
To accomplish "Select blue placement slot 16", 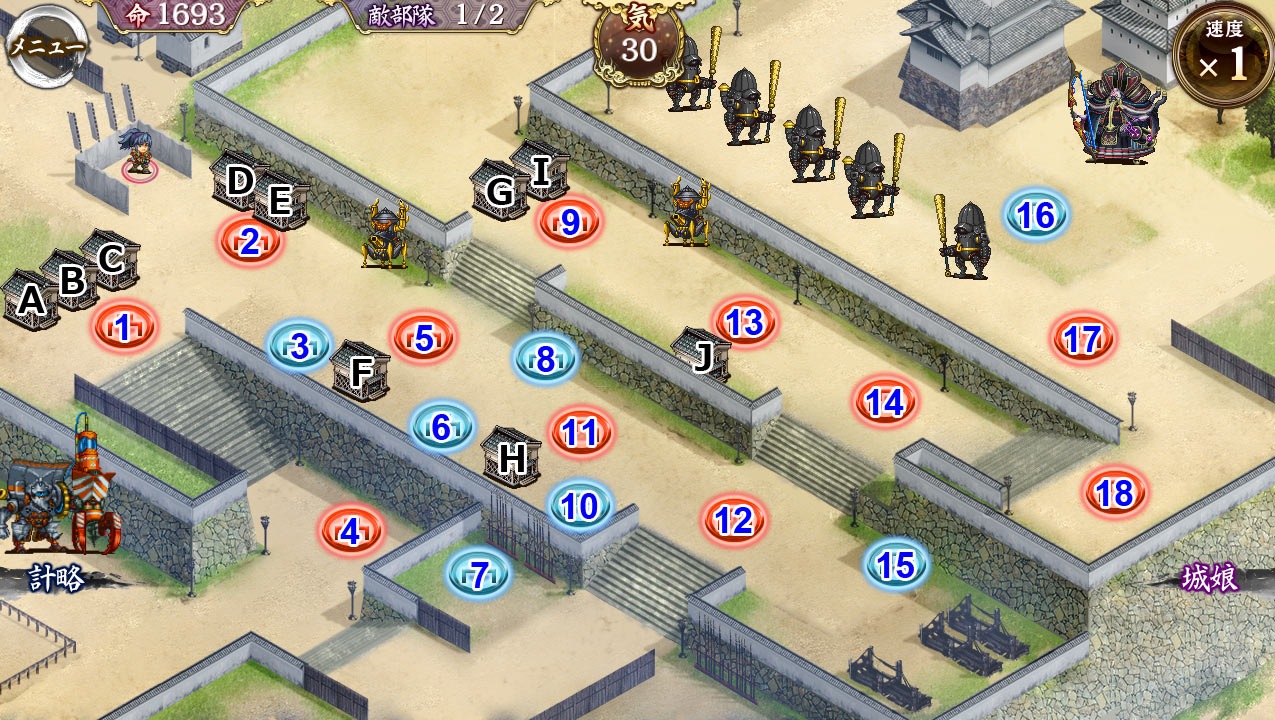I will tap(1036, 214).
